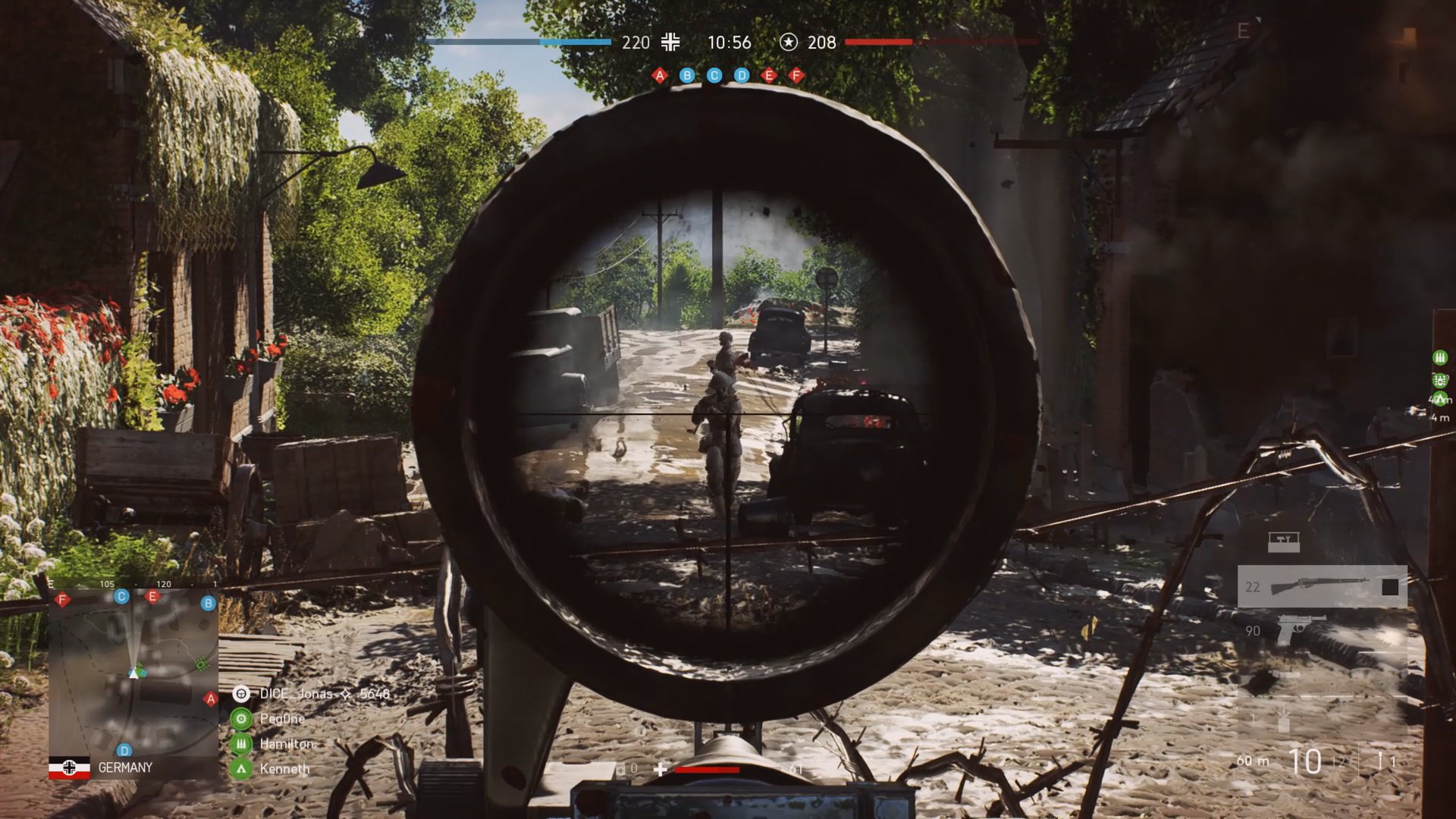Select squad member DICE_Jonas

[x=296, y=694]
